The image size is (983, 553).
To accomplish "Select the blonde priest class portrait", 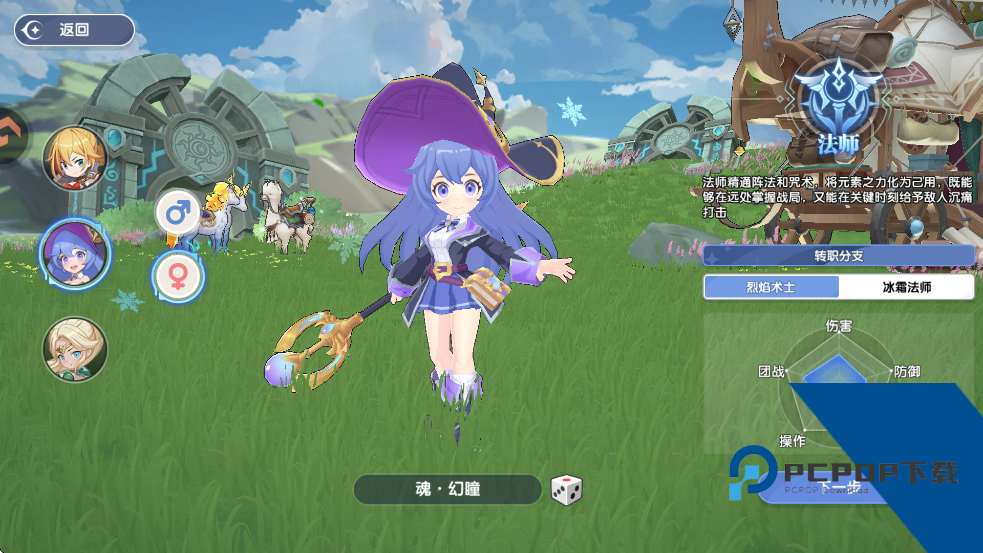I will pyautogui.click(x=75, y=350).
